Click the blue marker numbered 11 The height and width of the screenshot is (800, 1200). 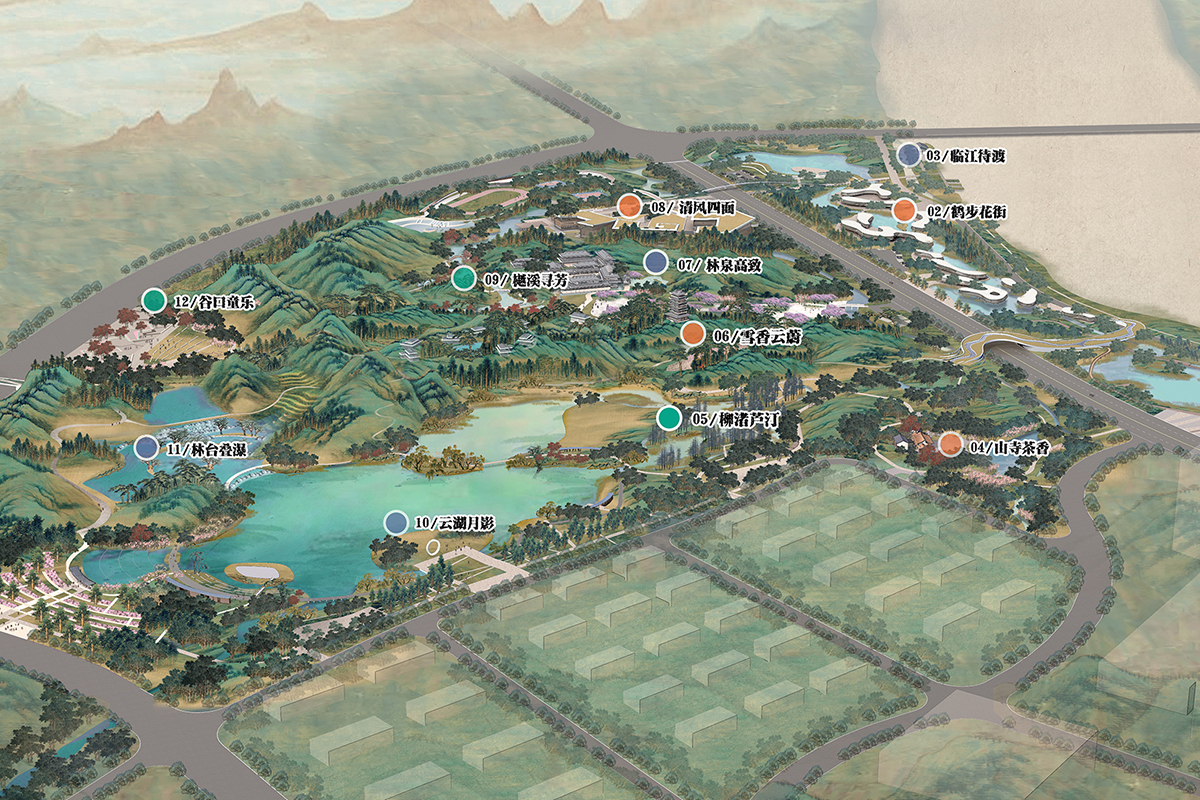click(x=147, y=448)
